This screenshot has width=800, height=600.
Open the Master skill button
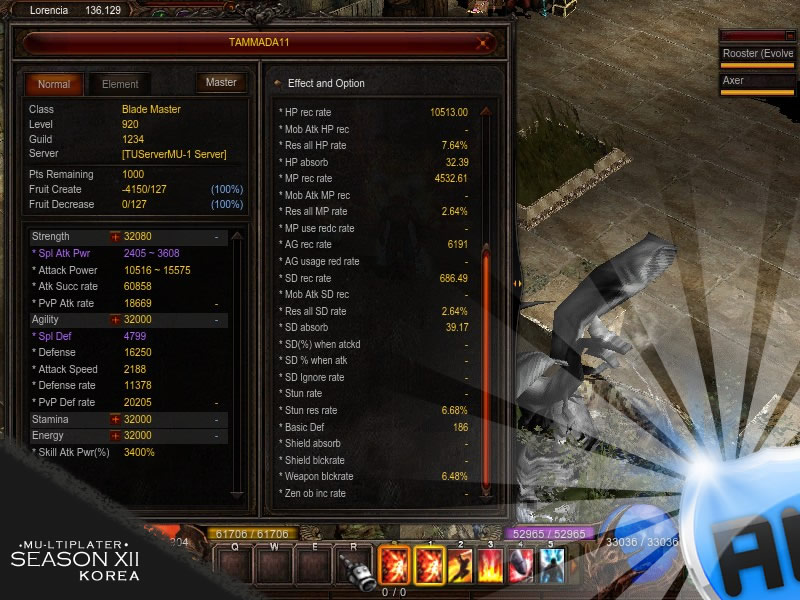[221, 82]
